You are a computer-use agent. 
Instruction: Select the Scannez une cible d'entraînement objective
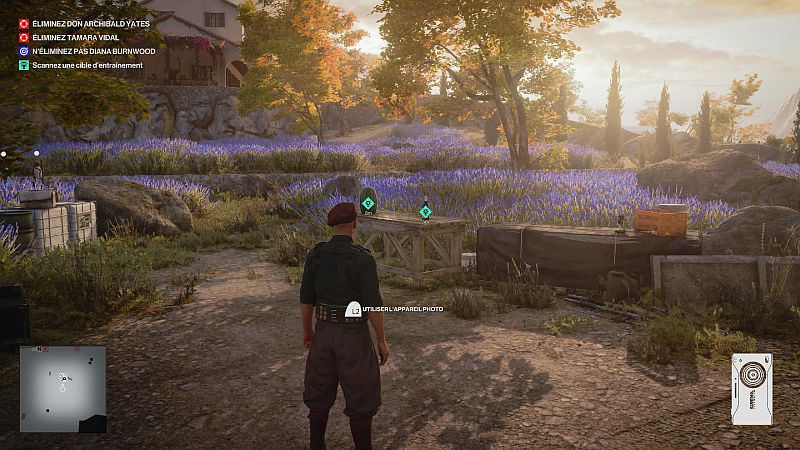(86, 65)
